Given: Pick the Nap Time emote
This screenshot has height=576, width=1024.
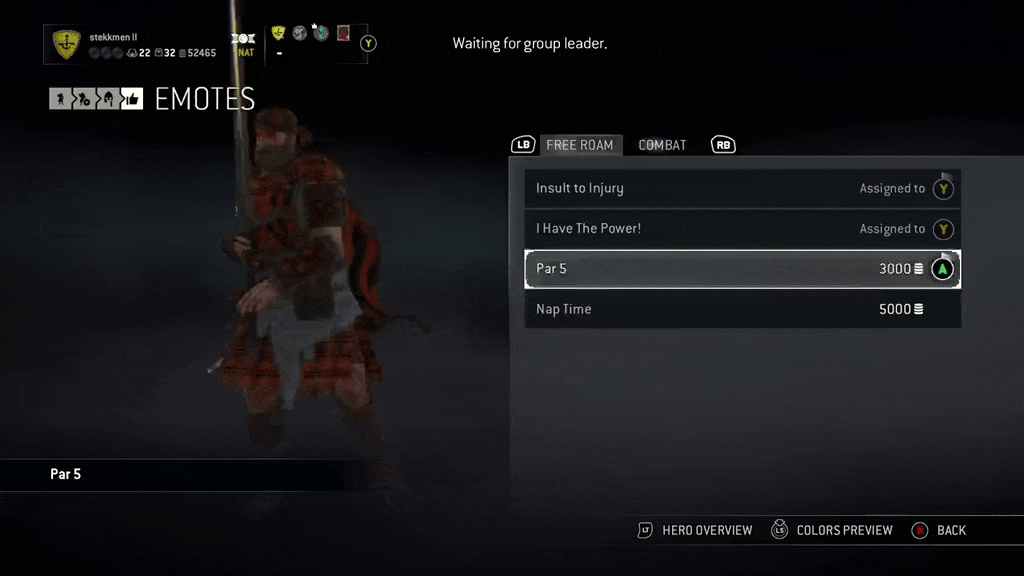Looking at the screenshot, I should pos(742,309).
